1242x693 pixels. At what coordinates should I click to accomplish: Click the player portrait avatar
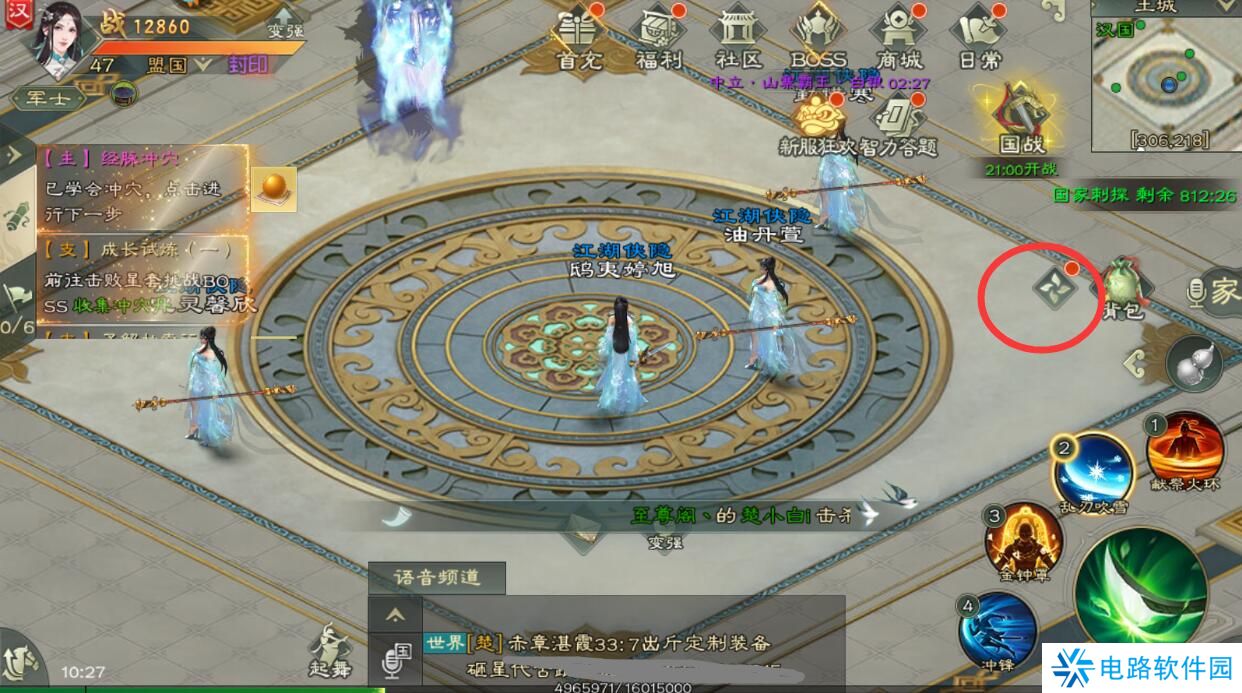59,38
